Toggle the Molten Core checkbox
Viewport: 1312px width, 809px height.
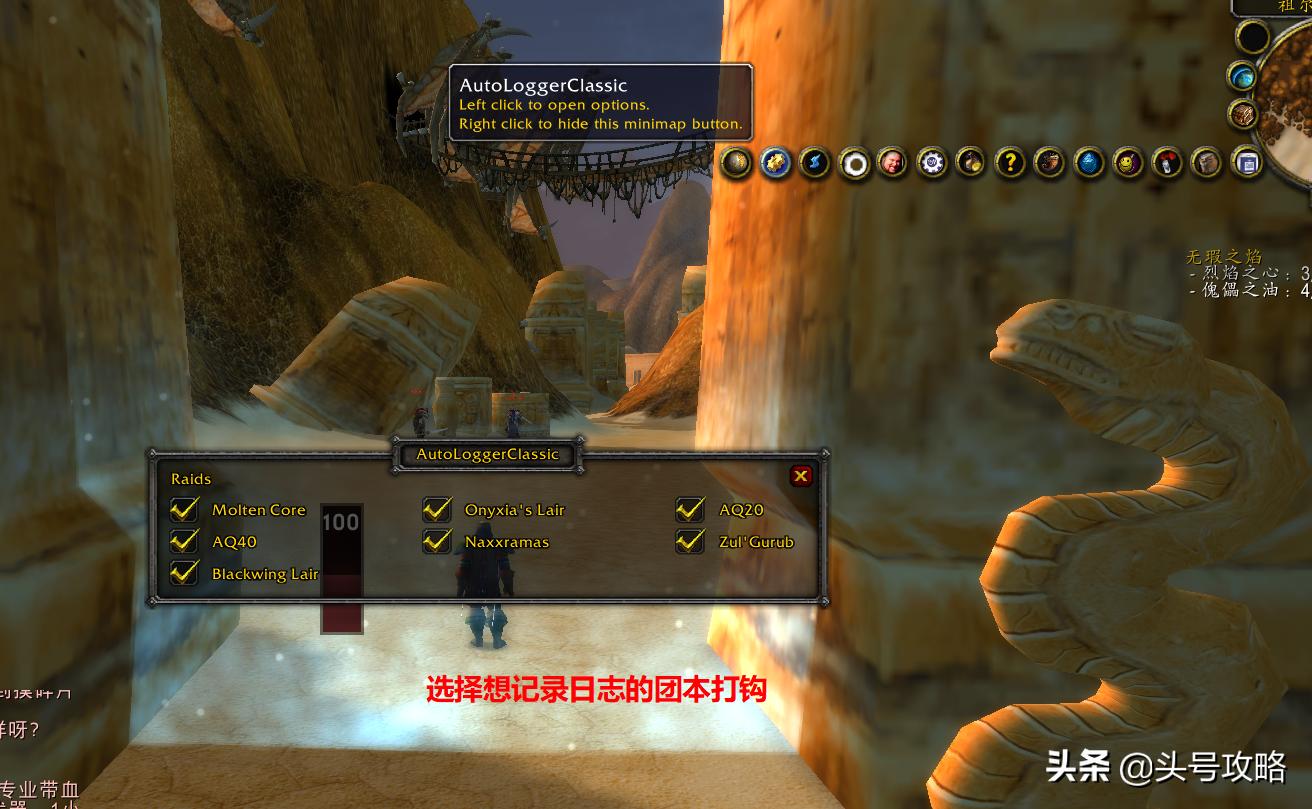coord(184,510)
